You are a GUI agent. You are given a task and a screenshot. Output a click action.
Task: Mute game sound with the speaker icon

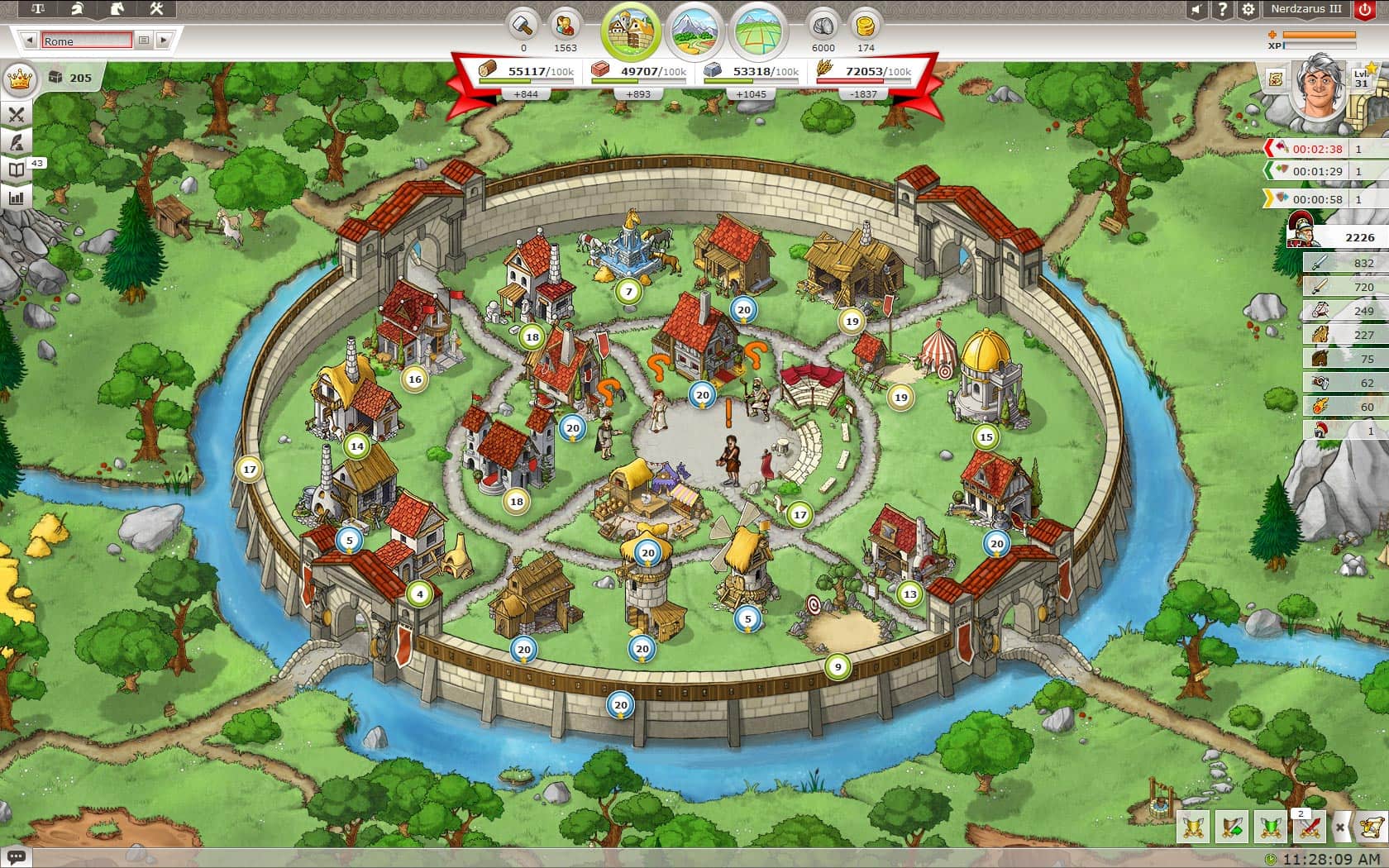coord(1195,10)
